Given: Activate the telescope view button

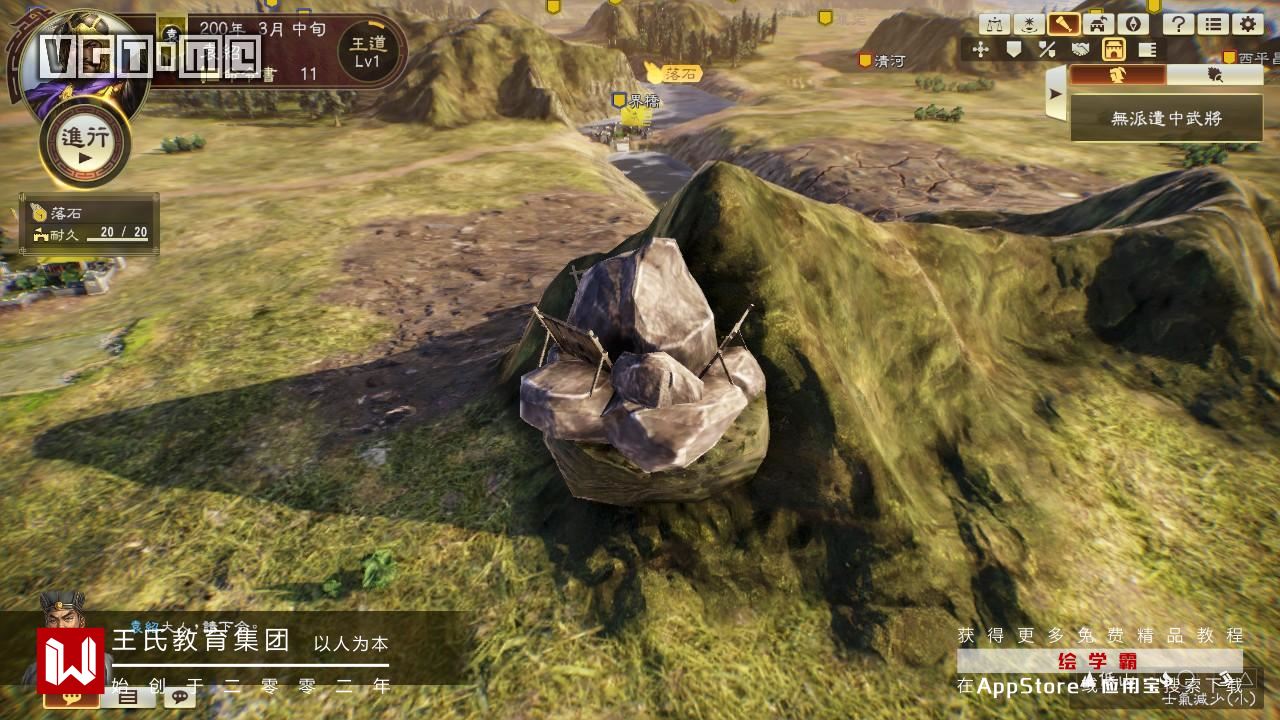Looking at the screenshot, I should (x=1062, y=25).
